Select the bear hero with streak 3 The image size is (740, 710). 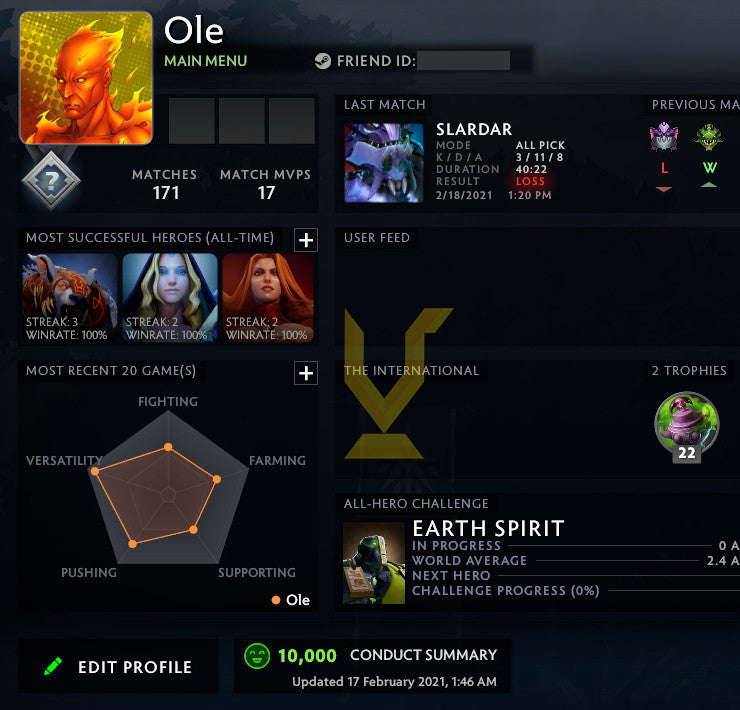(67, 298)
